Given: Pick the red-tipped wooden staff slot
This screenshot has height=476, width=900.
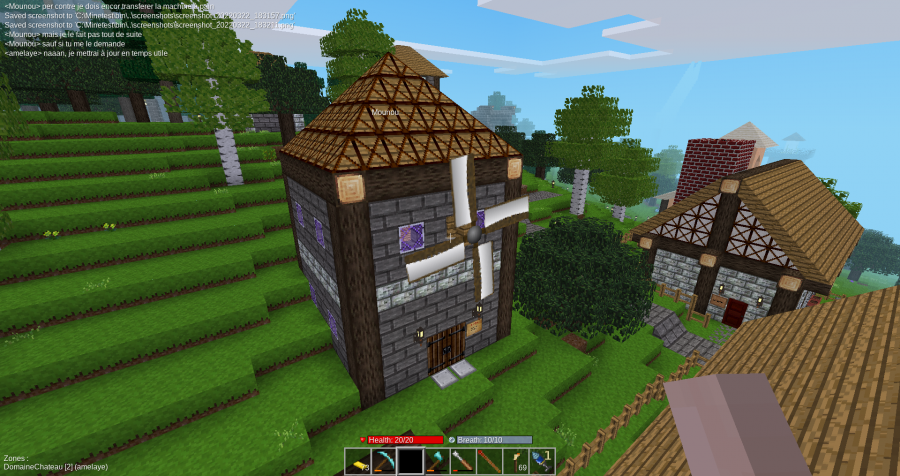Looking at the screenshot, I should [489, 461].
